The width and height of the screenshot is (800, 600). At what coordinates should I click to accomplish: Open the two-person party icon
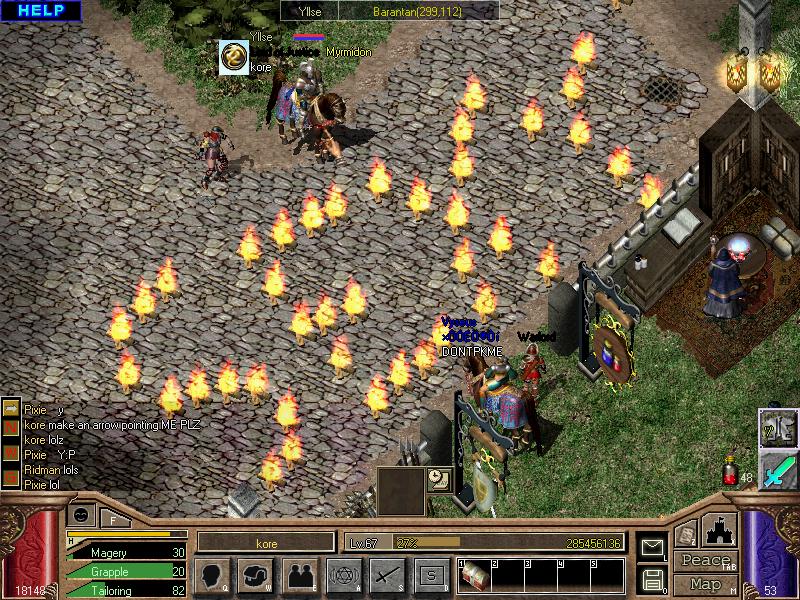(x=299, y=575)
